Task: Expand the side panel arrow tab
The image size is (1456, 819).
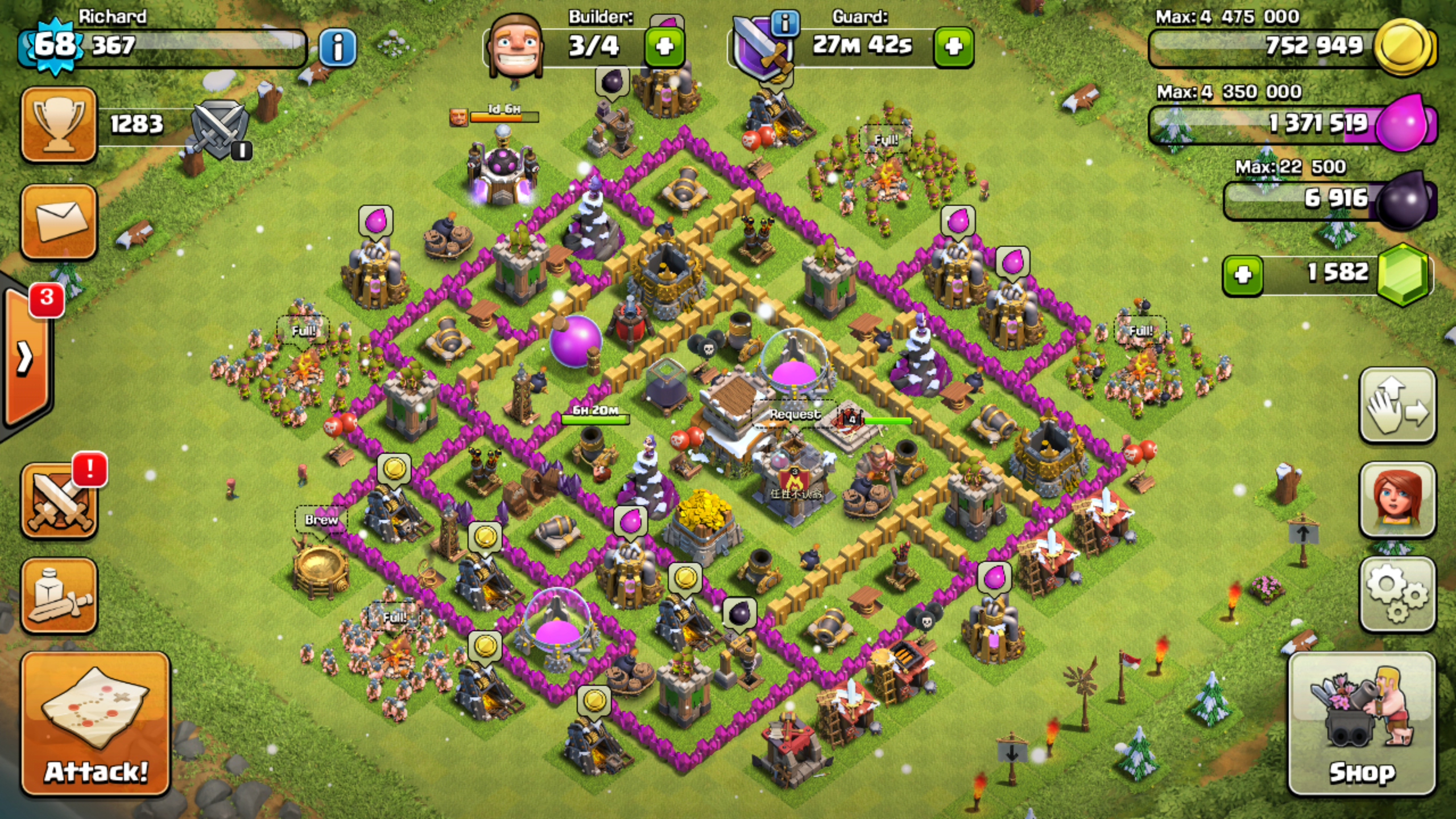Action: (26, 358)
